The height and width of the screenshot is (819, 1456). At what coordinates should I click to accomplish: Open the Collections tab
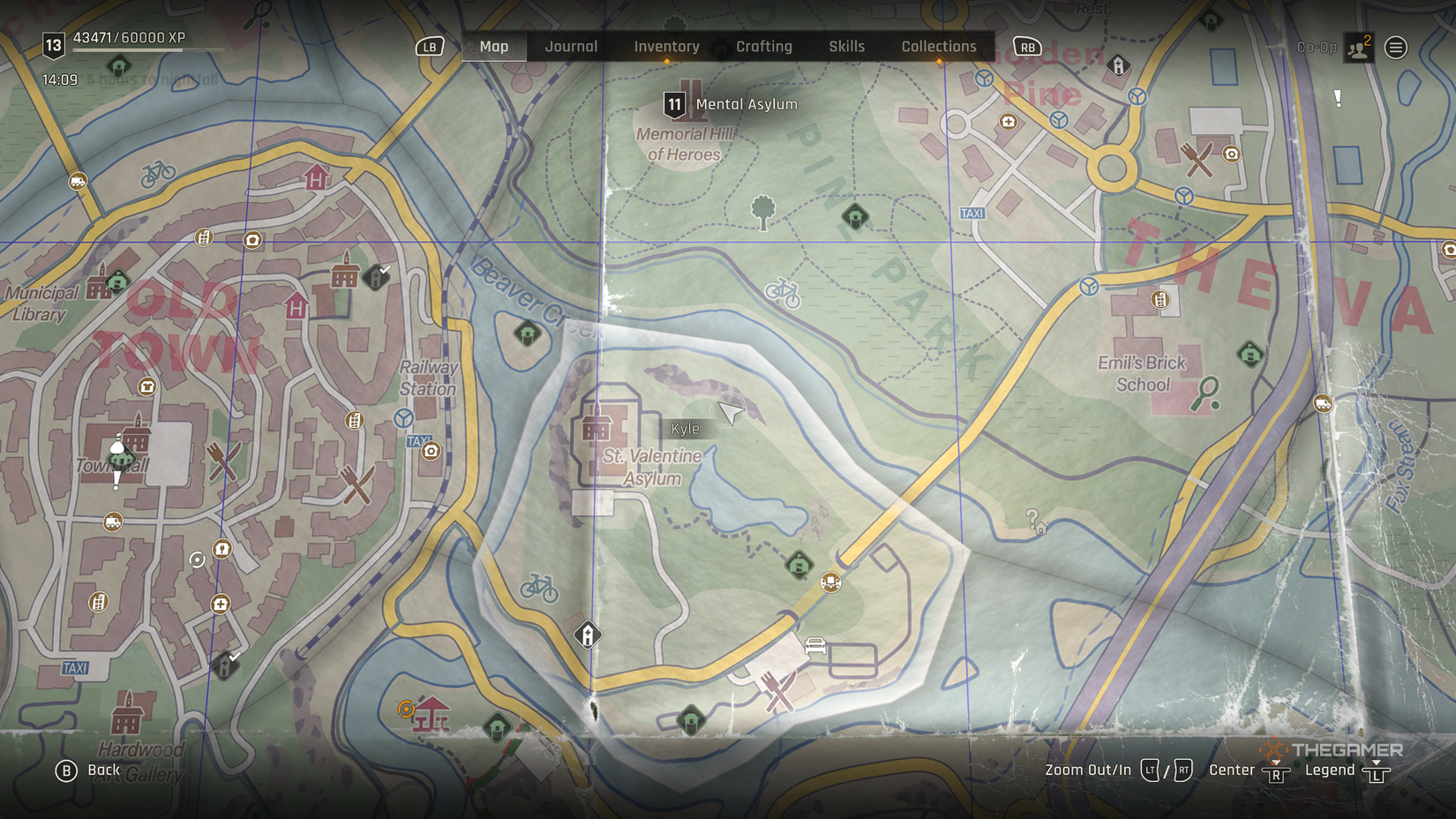[938, 47]
